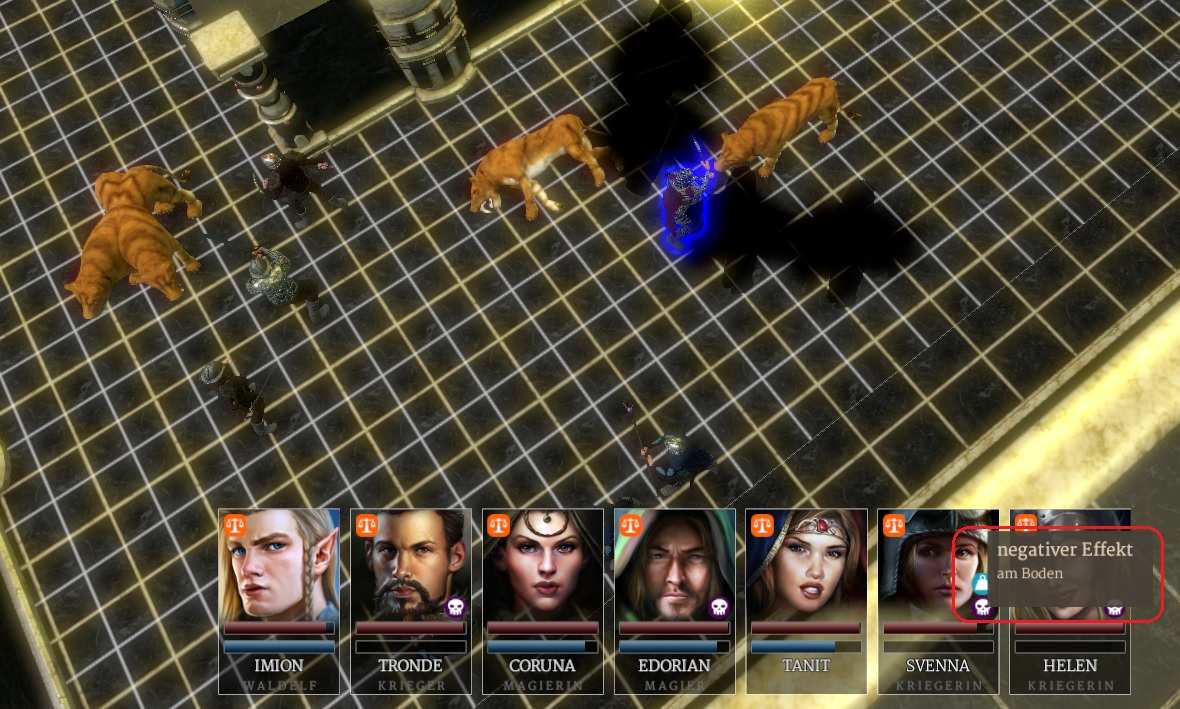Screen dimensions: 1180x709
Task: Click the cyan status icon on Svenna
Action: (x=981, y=584)
